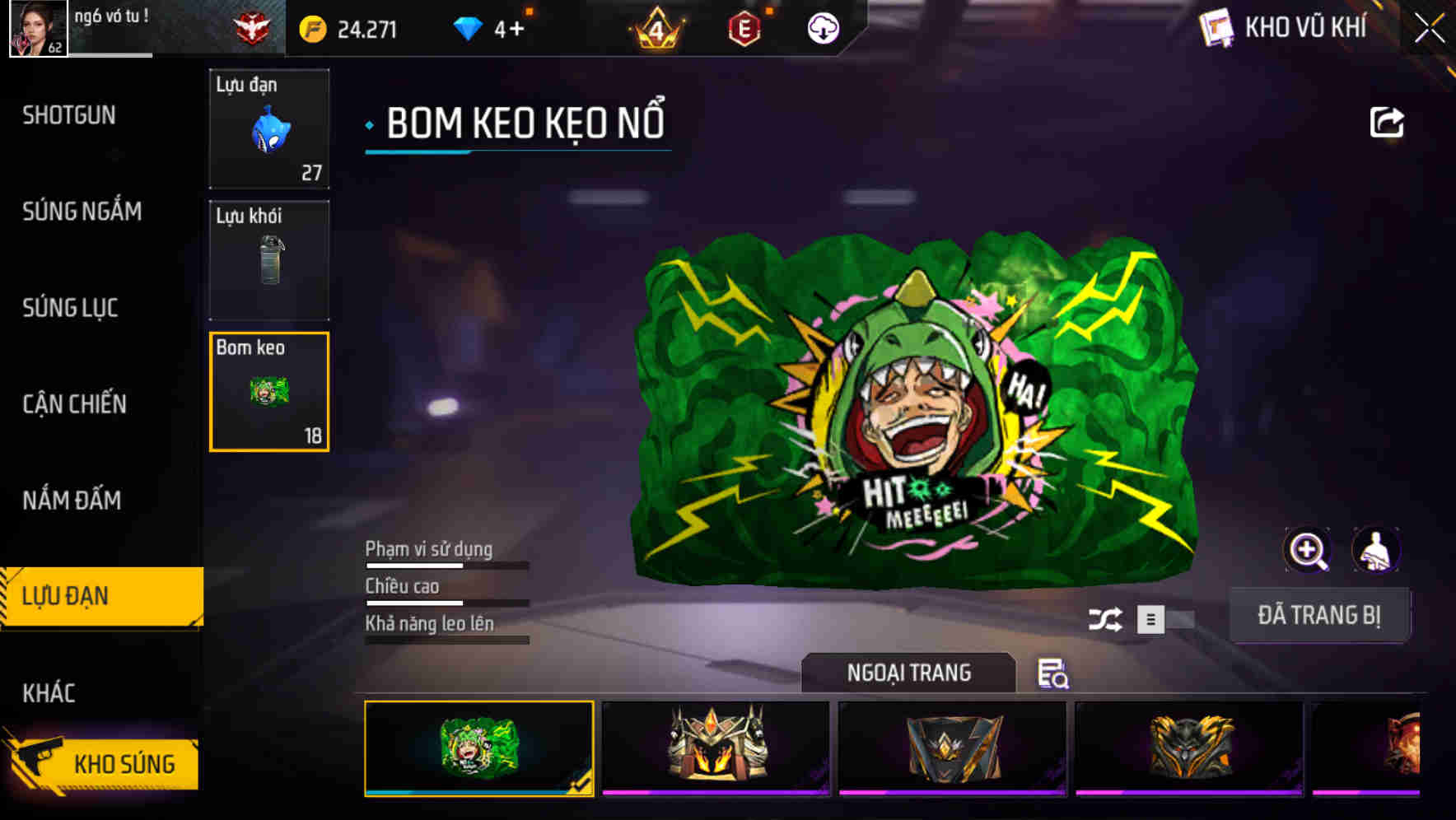1456x820 pixels.
Task: Click the diamond top-up icon
Action: [469, 28]
